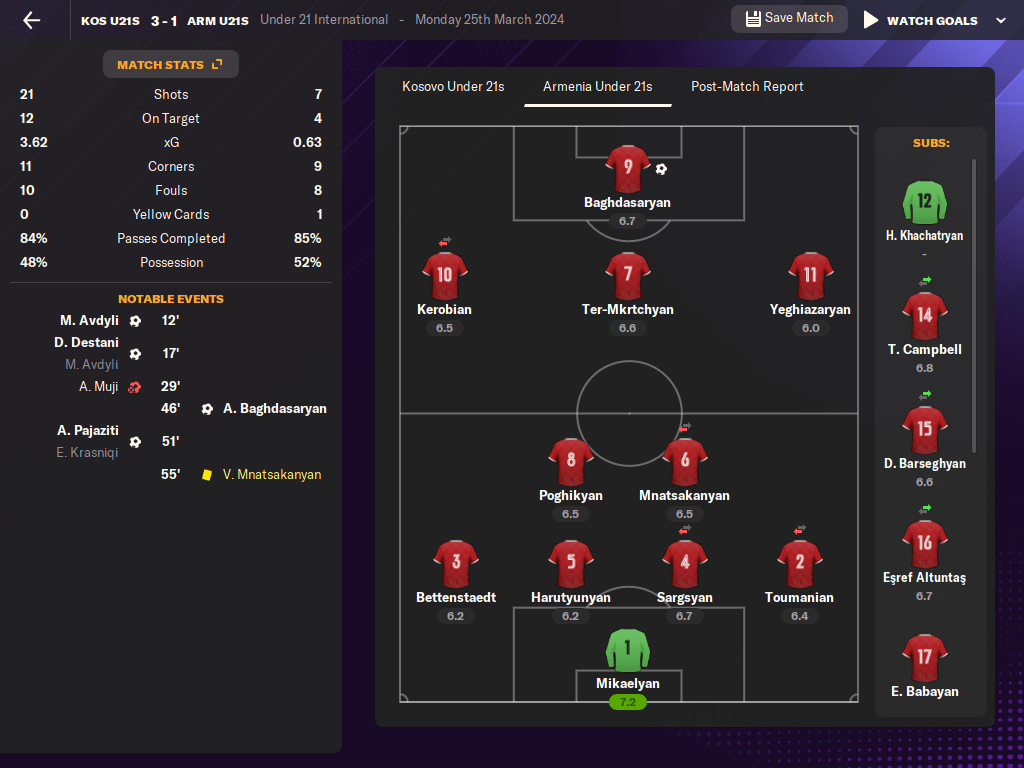This screenshot has width=1024, height=768.
Task: Open V. Mnatsakanyan's yellow card event
Action: (x=270, y=475)
